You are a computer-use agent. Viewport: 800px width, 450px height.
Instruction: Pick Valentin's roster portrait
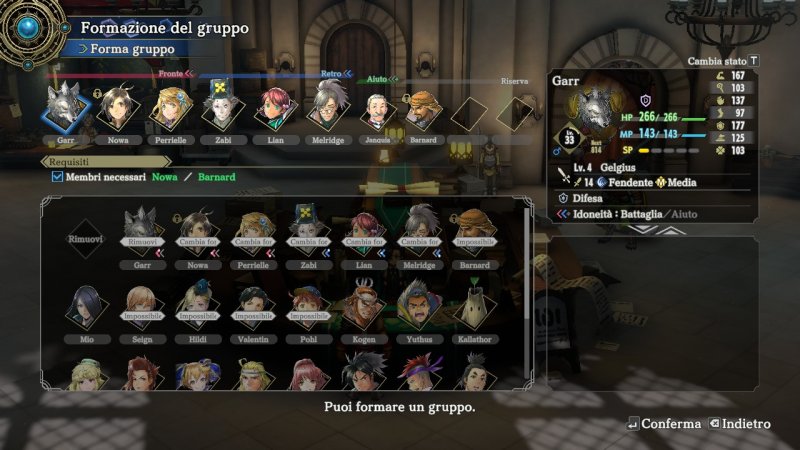(251, 308)
